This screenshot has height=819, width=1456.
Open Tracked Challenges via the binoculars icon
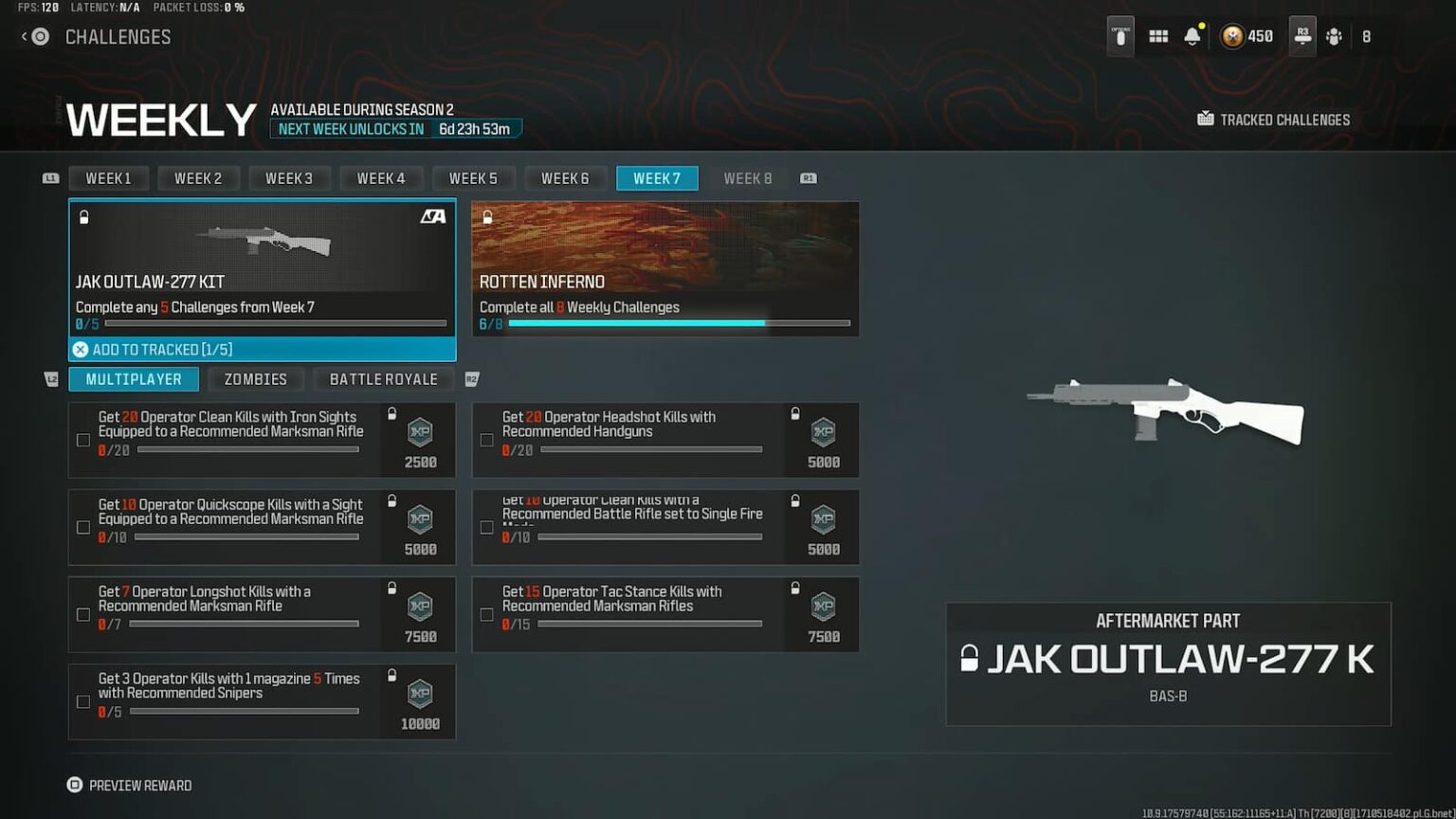coord(1205,118)
